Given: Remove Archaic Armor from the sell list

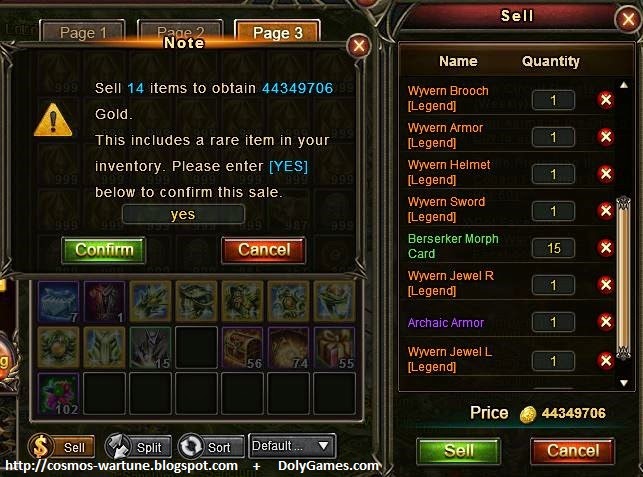Looking at the screenshot, I should pyautogui.click(x=605, y=322).
